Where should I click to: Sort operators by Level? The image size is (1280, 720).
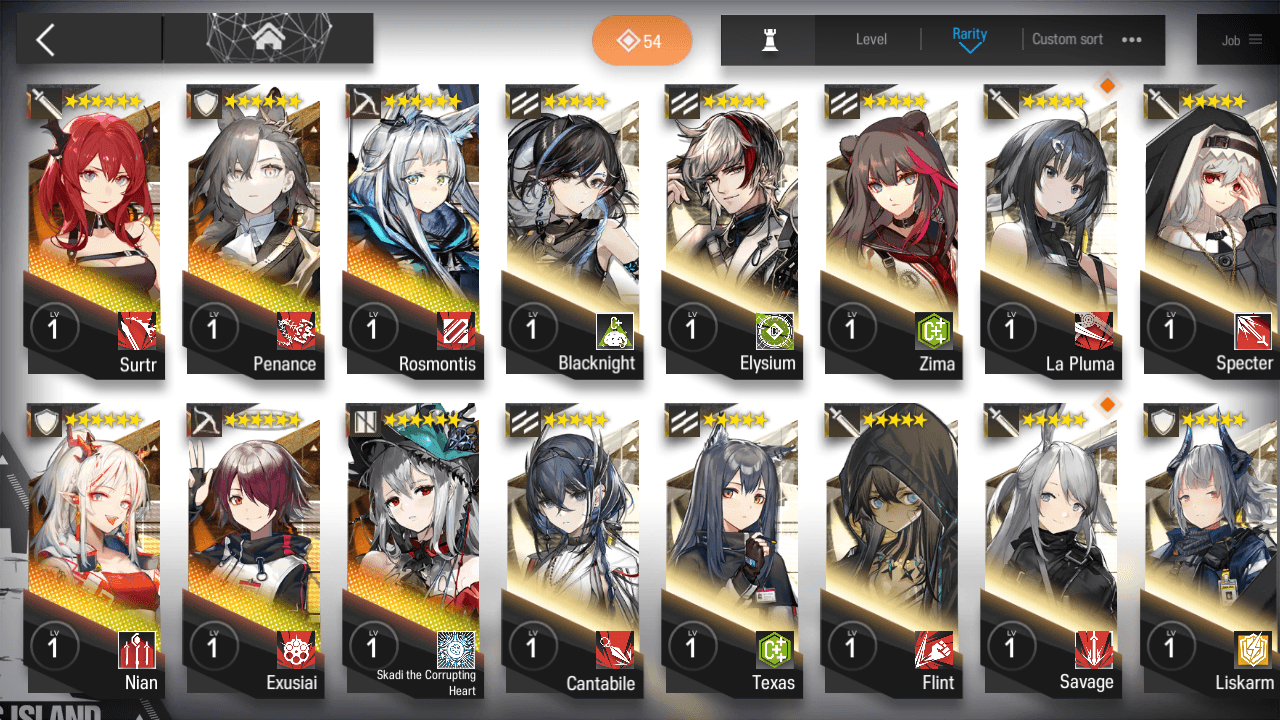(871, 40)
